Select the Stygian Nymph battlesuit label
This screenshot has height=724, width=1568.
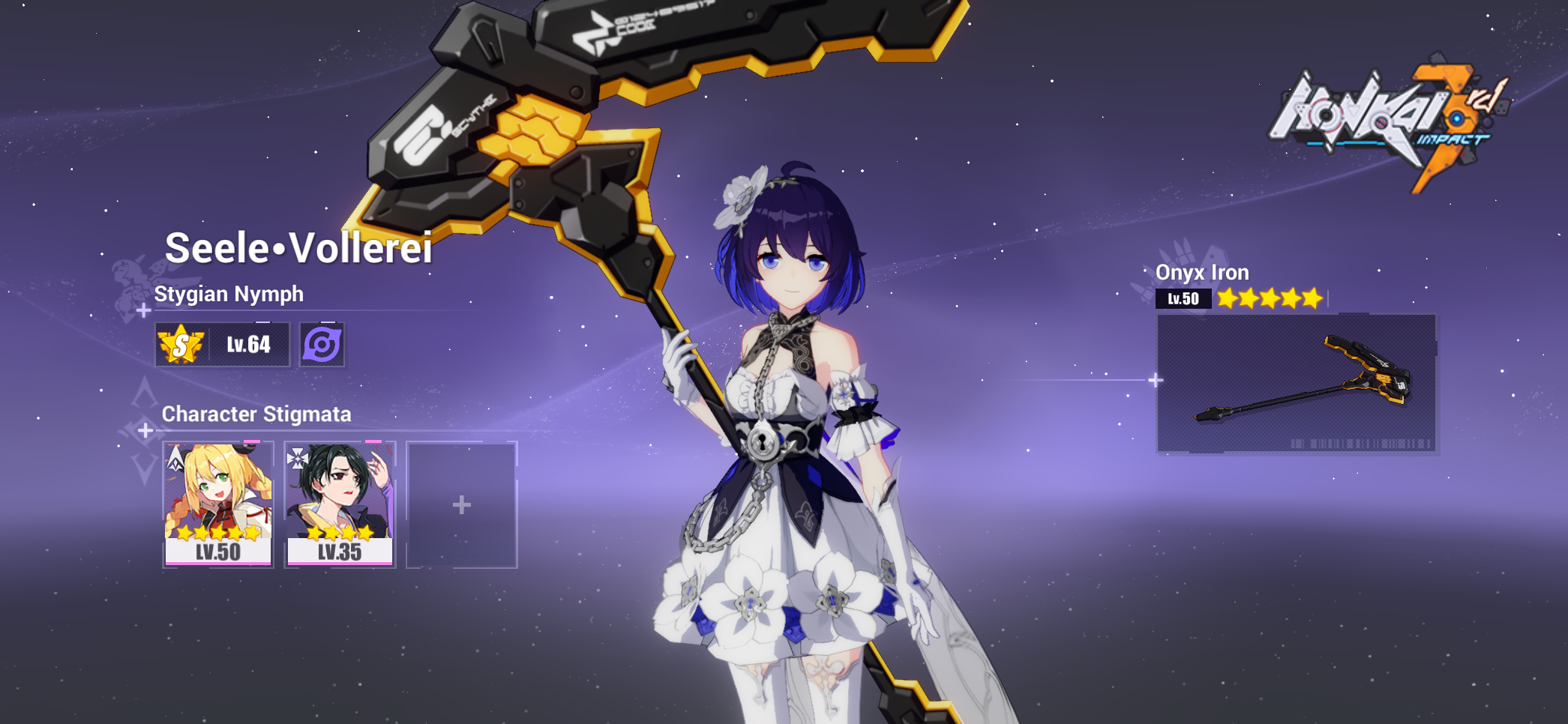[x=229, y=294]
